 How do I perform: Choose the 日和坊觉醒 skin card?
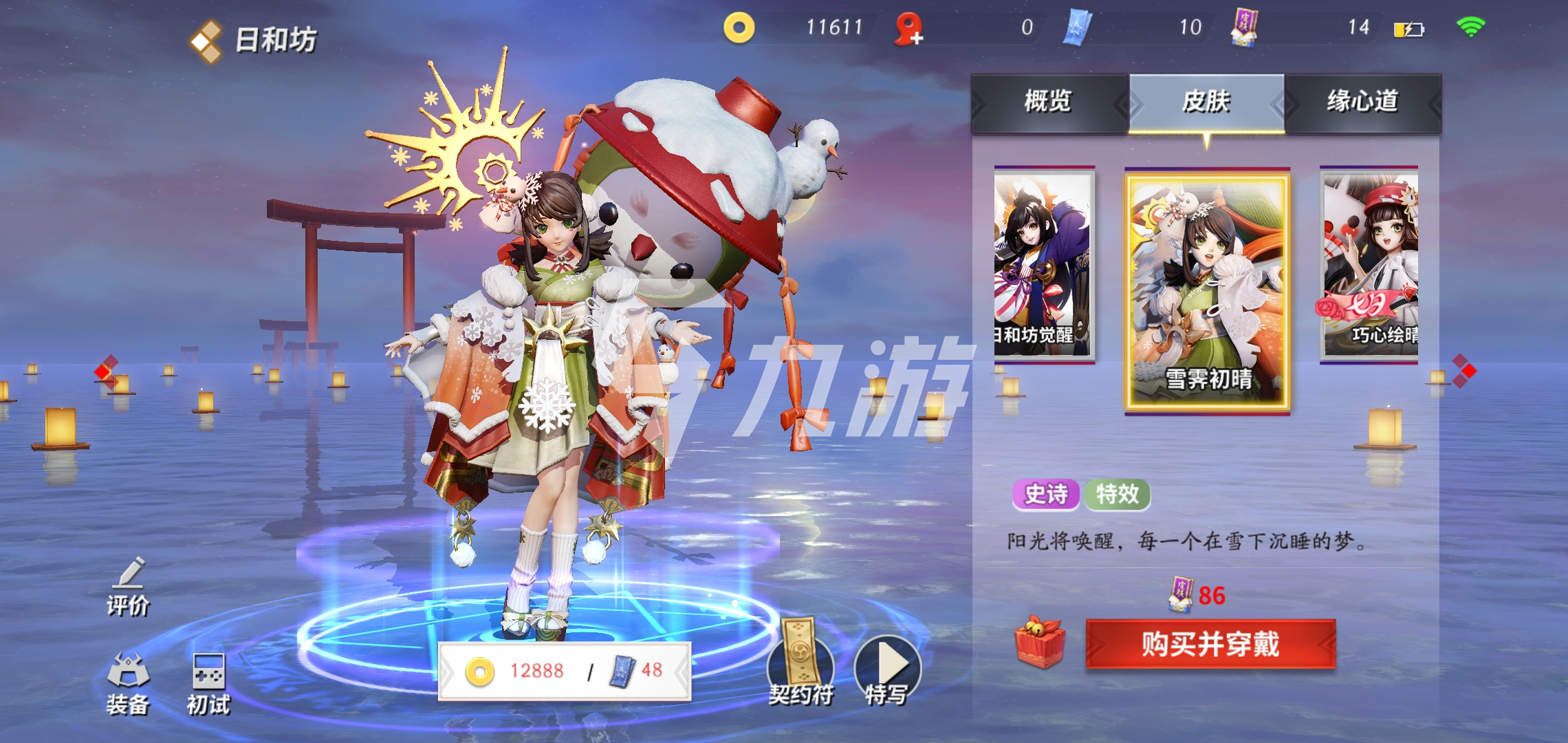click(x=1043, y=266)
